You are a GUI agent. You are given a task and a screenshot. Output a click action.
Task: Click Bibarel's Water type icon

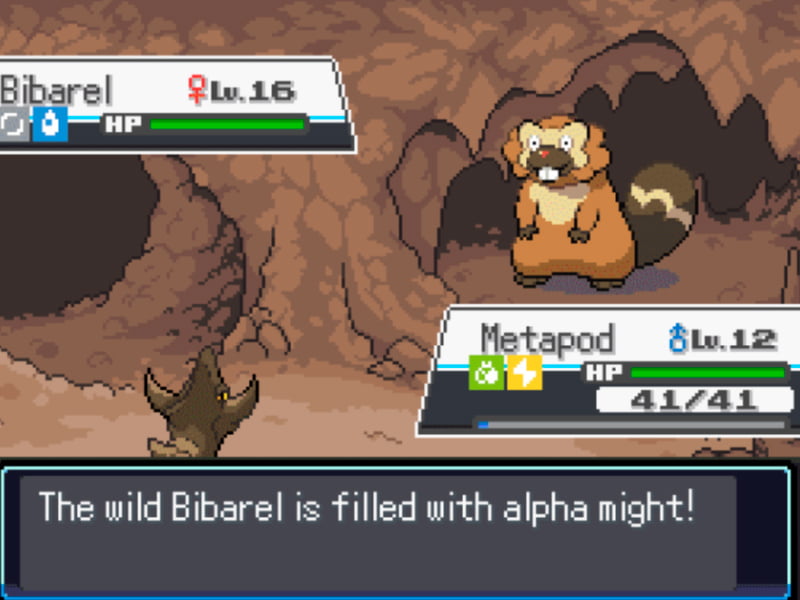pos(50,125)
